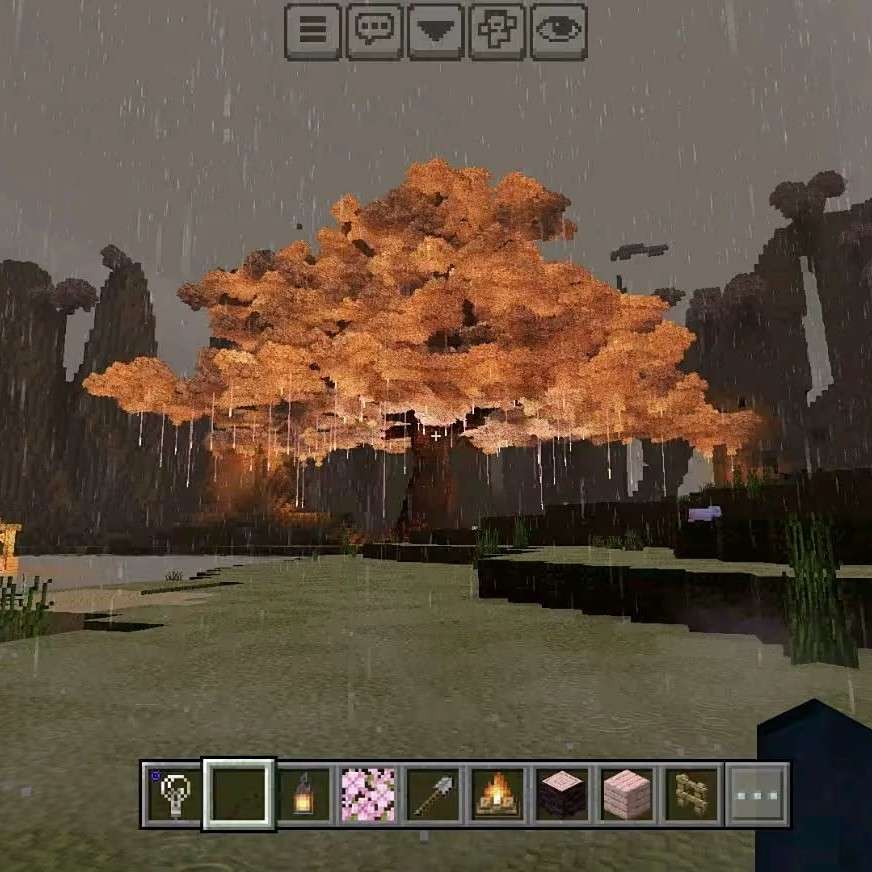The image size is (872, 872).
Task: Open the pause menu with three lines
Action: tap(313, 31)
